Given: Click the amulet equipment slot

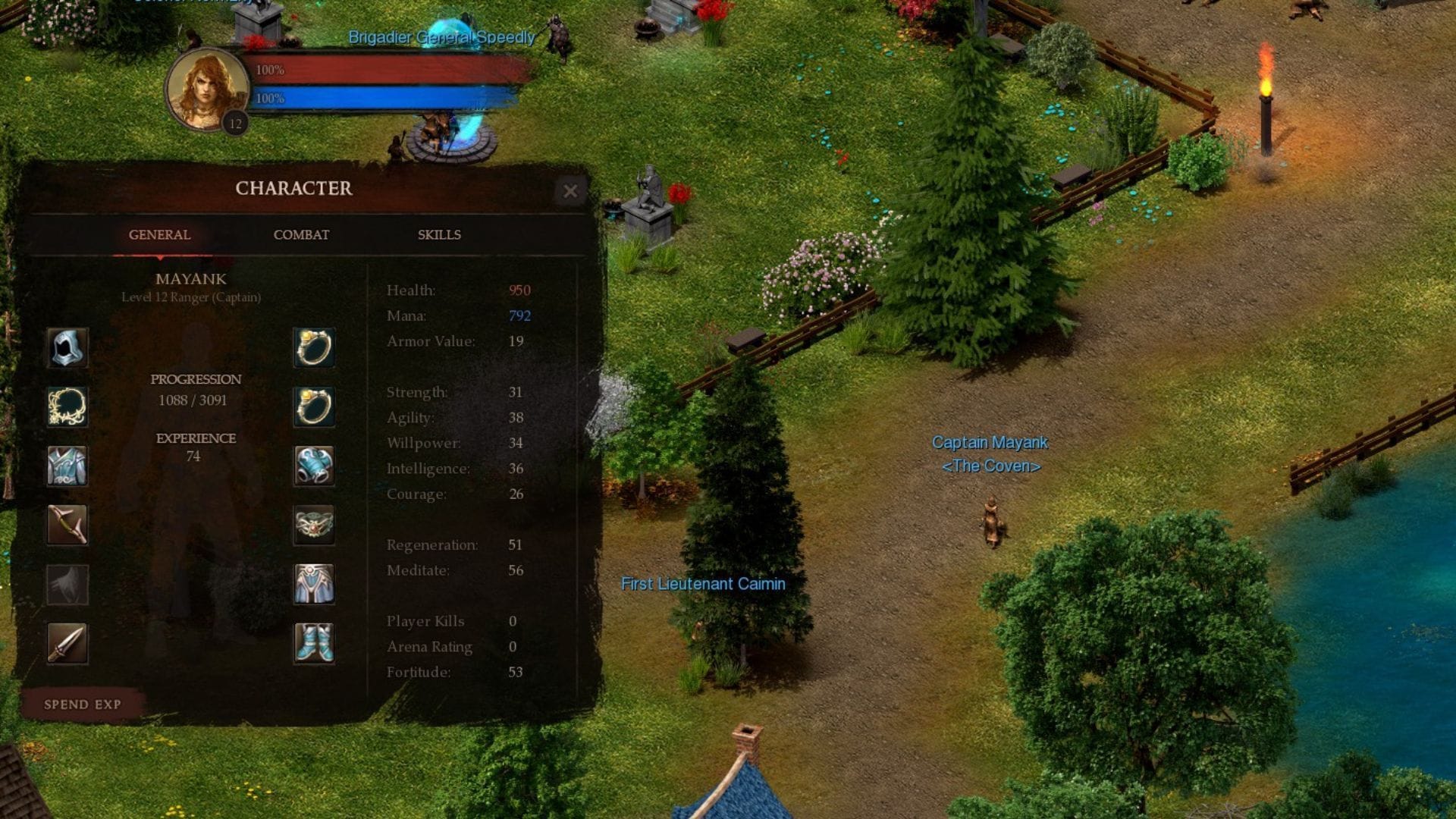Looking at the screenshot, I should [67, 406].
